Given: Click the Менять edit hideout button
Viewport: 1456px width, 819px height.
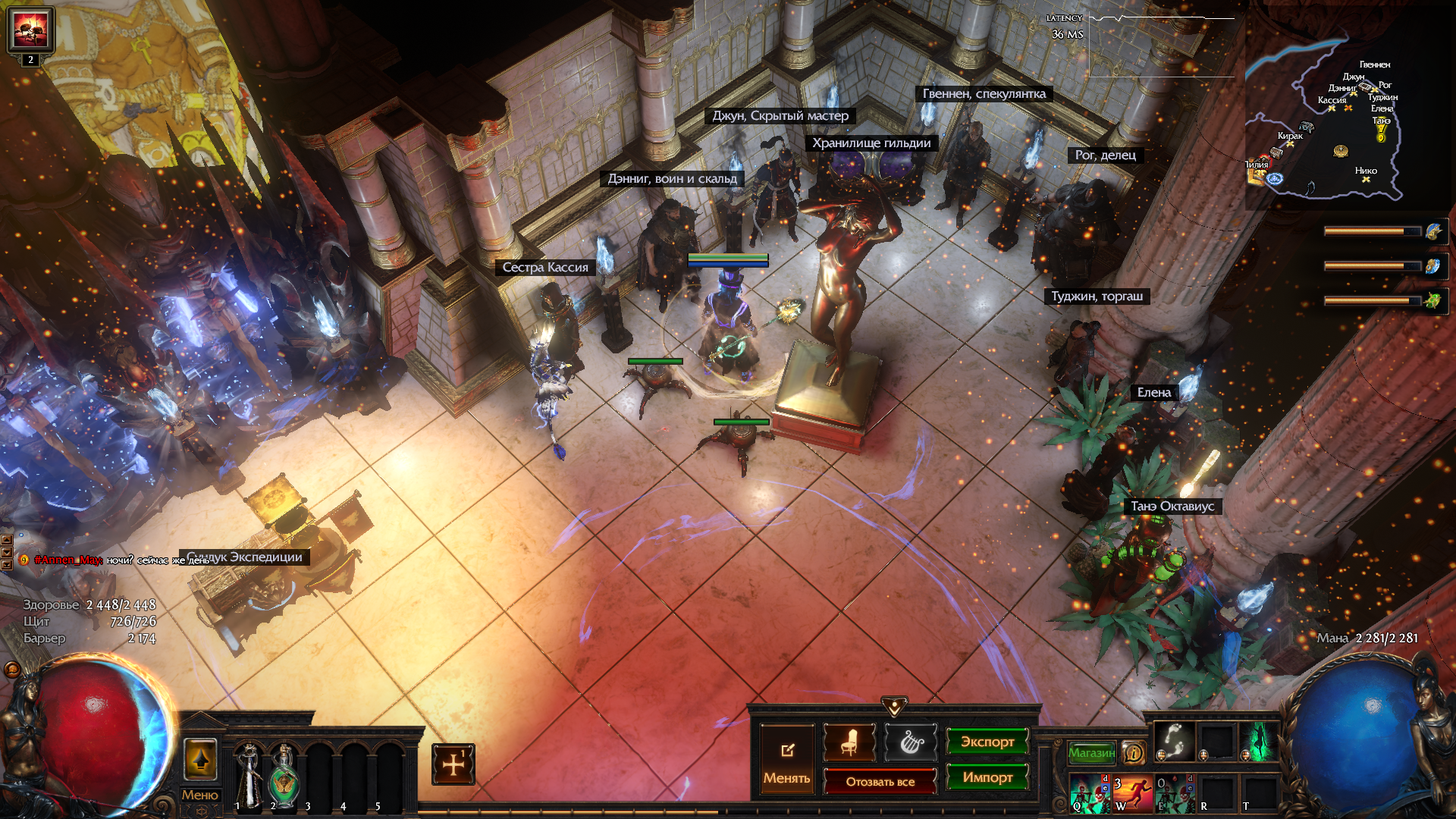Looking at the screenshot, I should point(787,758).
